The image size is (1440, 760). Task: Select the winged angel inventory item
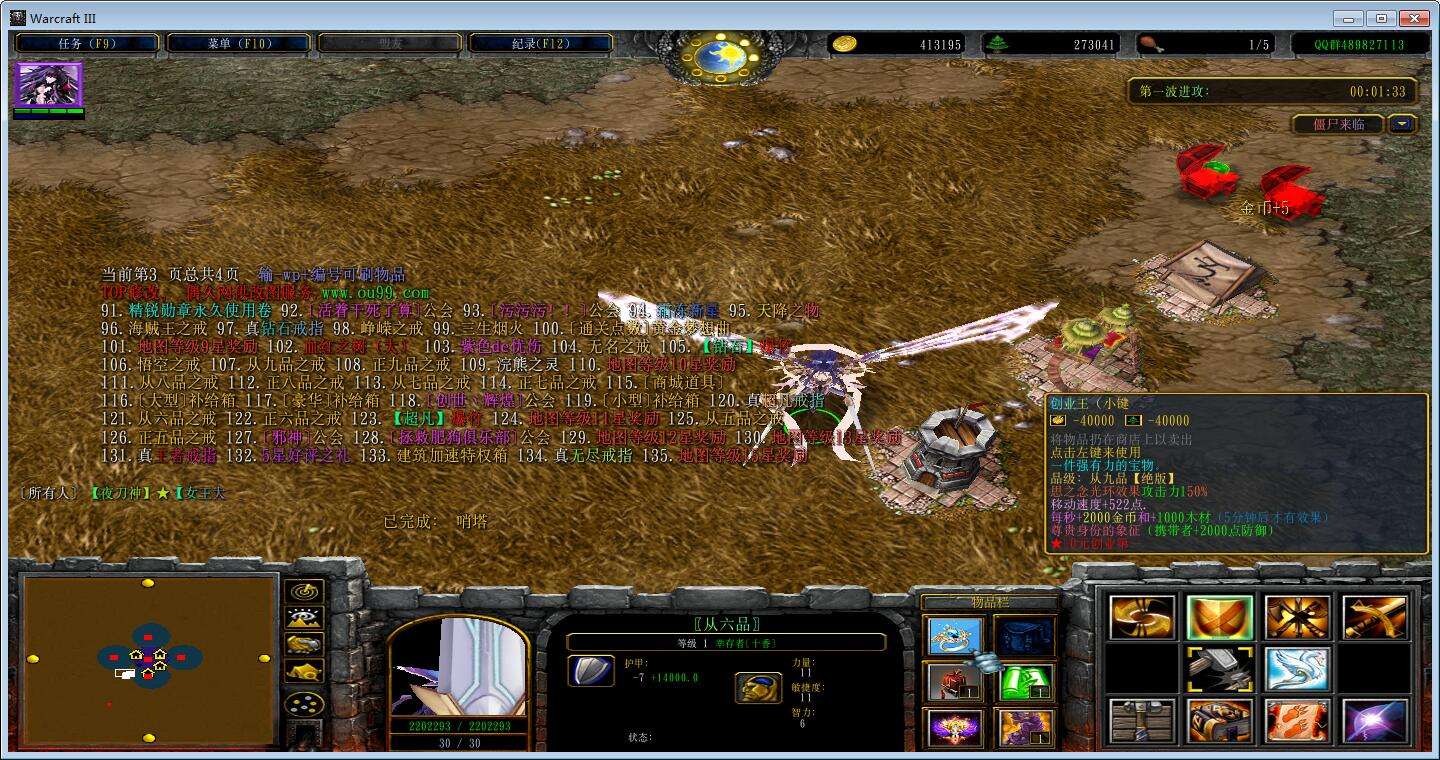coord(955,727)
